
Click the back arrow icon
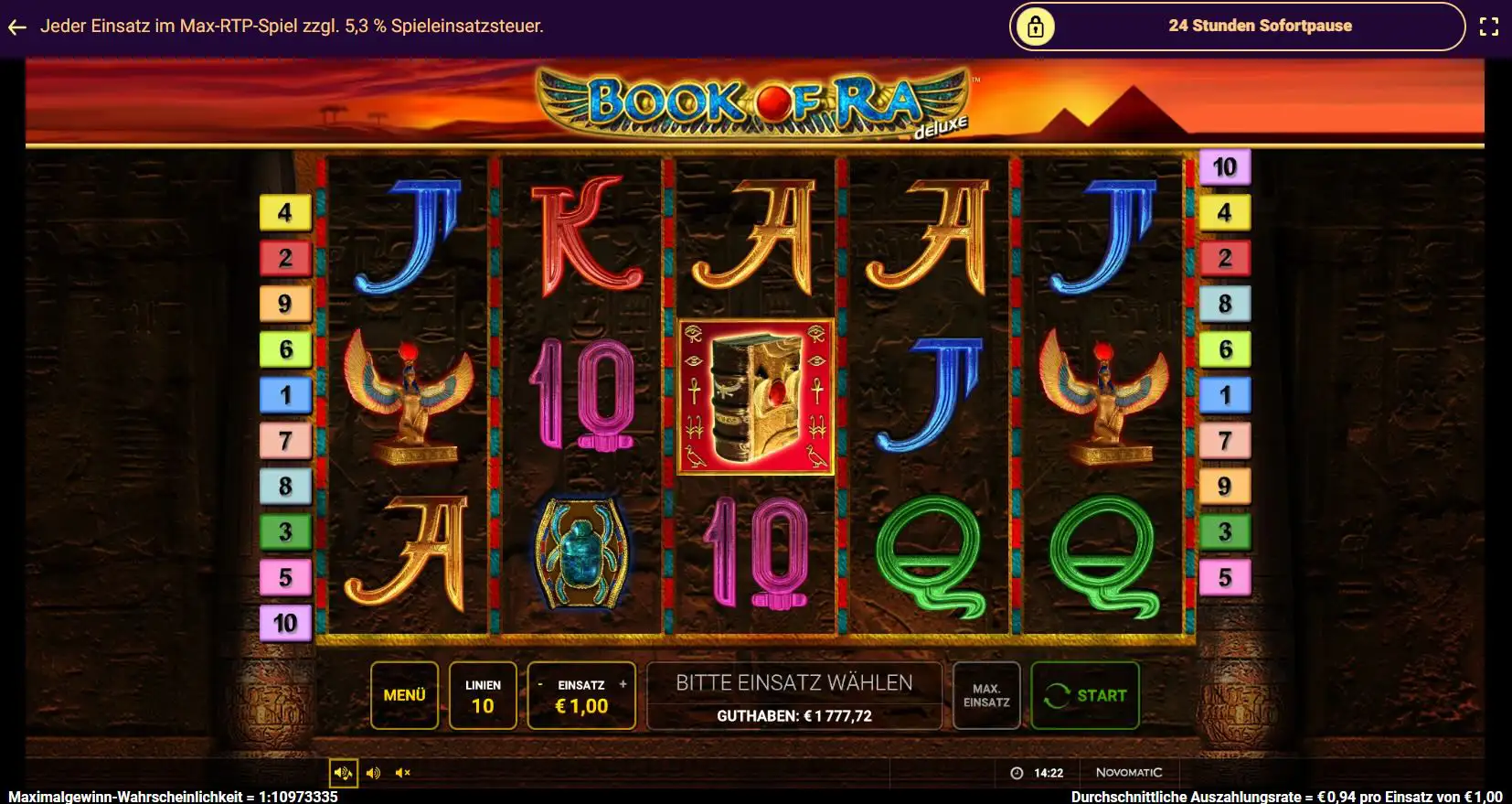click(16, 26)
